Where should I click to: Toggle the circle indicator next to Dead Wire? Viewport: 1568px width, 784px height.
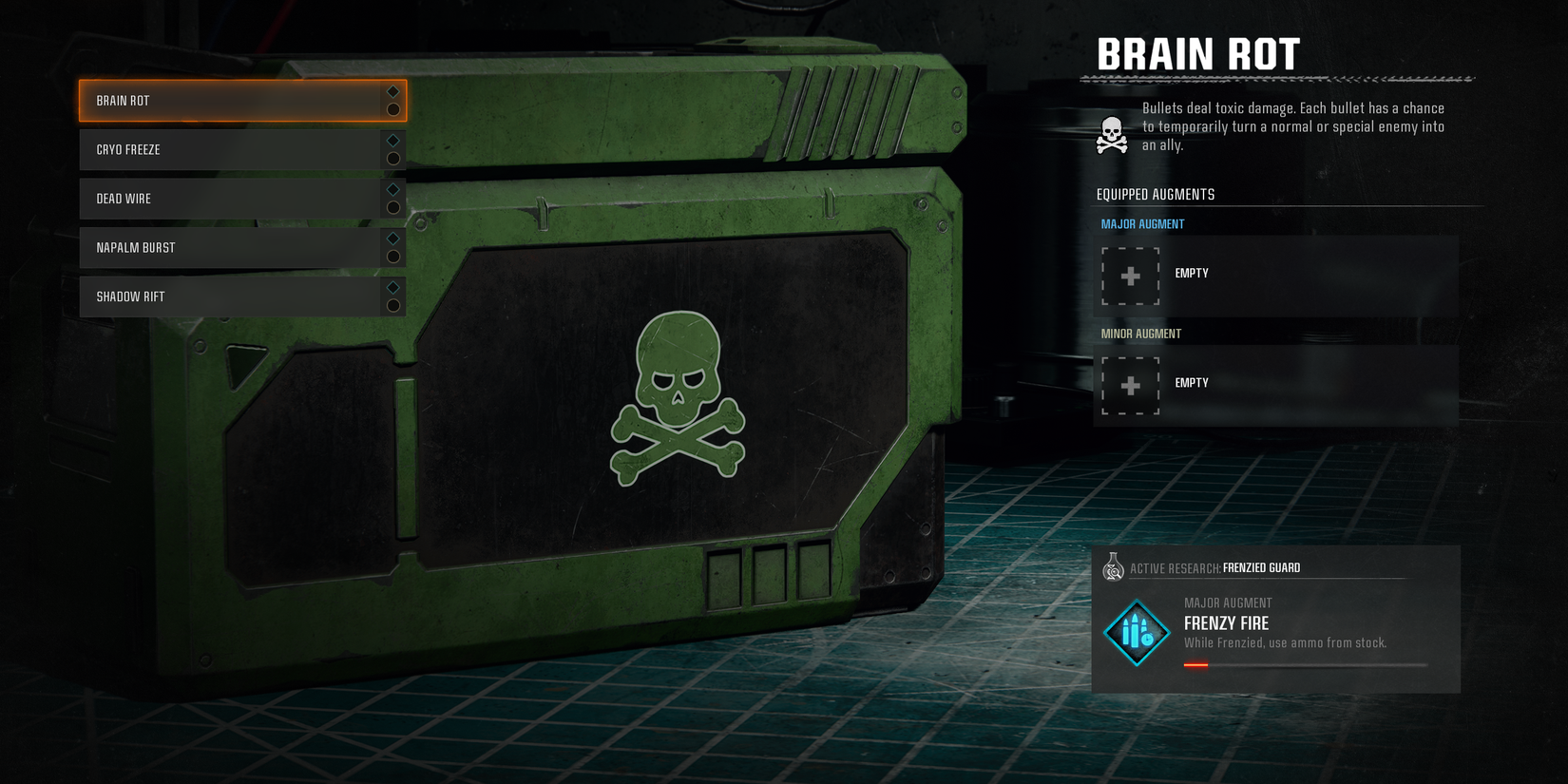click(x=392, y=206)
